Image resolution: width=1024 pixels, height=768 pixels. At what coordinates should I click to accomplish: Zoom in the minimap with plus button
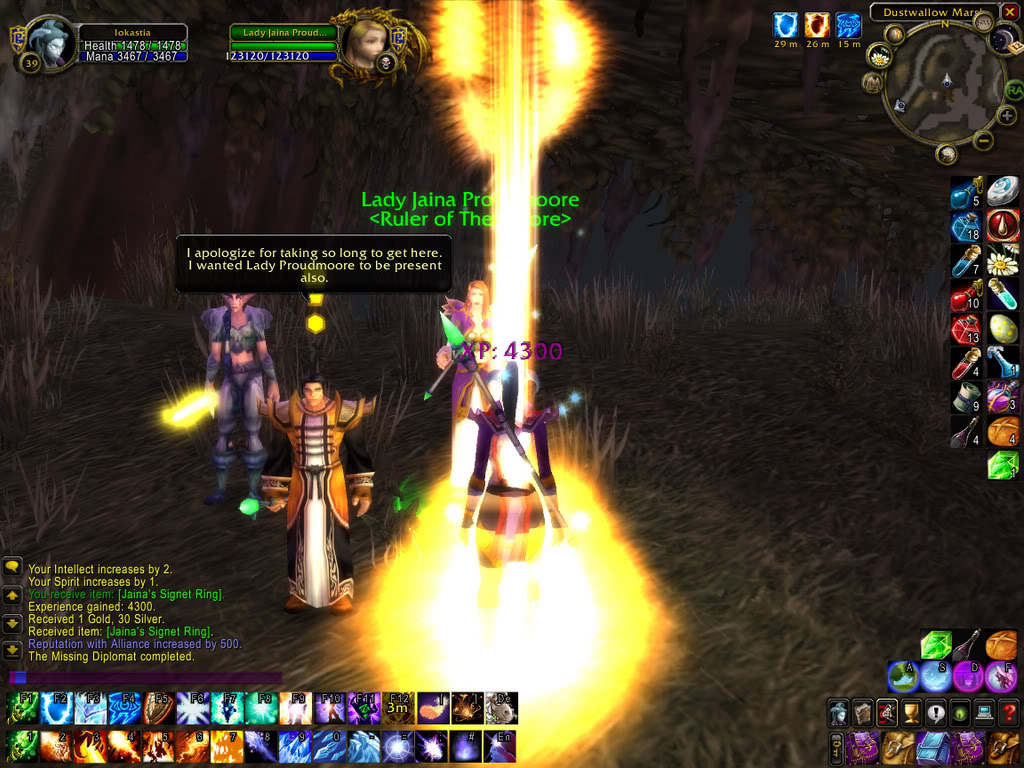point(1006,115)
